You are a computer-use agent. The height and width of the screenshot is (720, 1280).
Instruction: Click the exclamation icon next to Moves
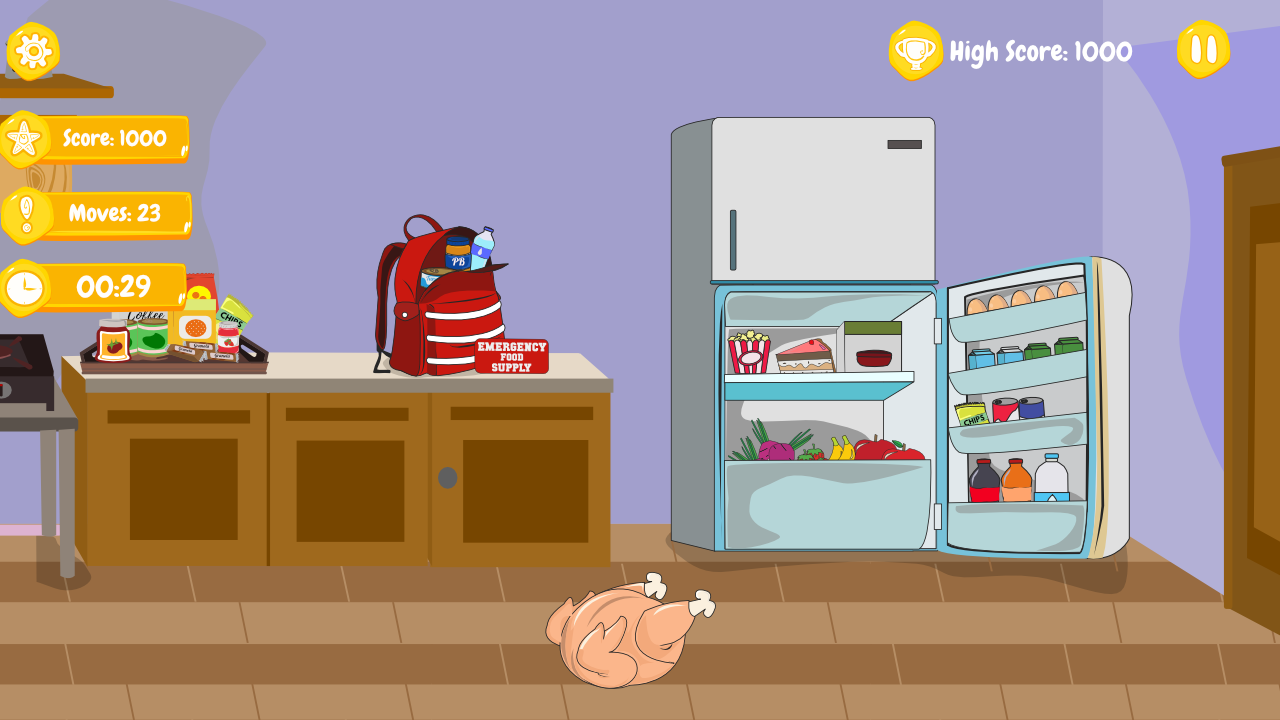(26, 213)
